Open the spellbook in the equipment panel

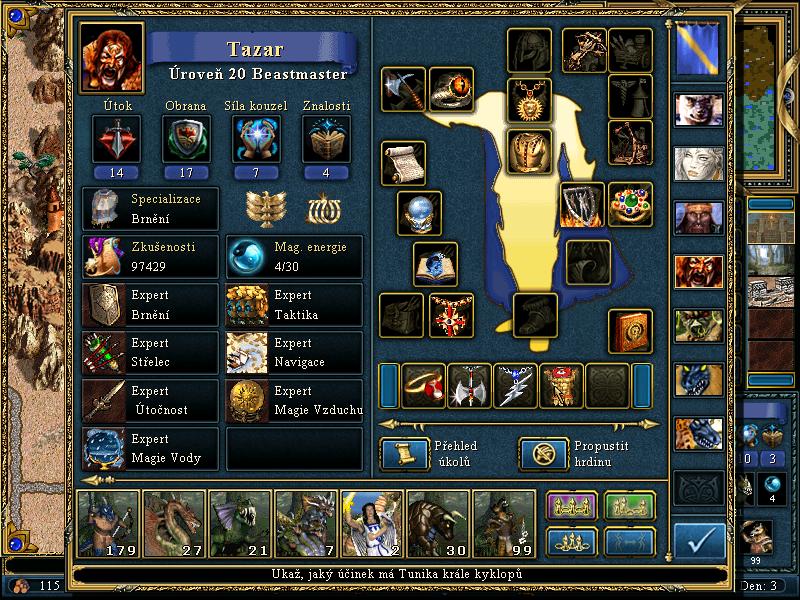[632, 330]
